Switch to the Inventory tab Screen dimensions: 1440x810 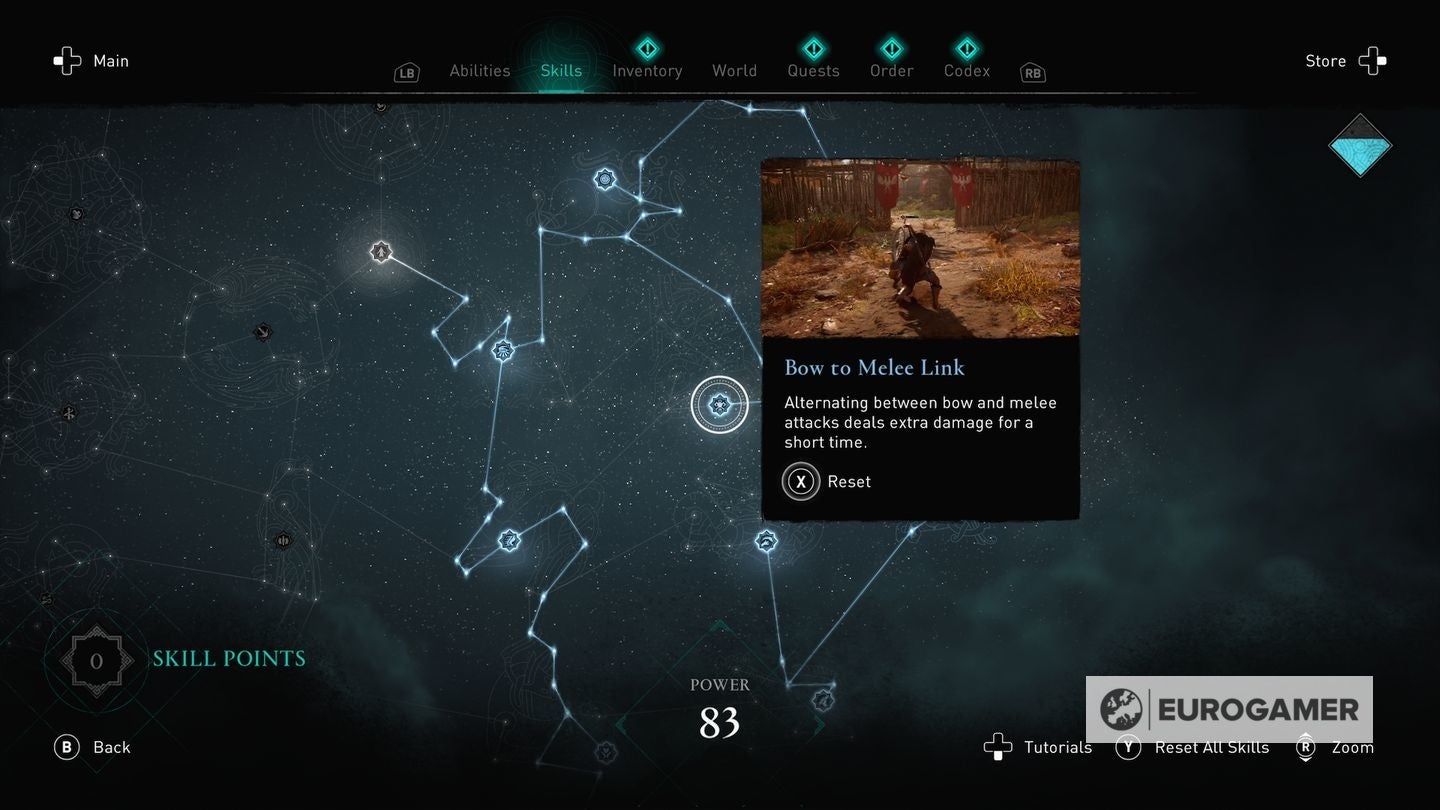pyautogui.click(x=647, y=70)
